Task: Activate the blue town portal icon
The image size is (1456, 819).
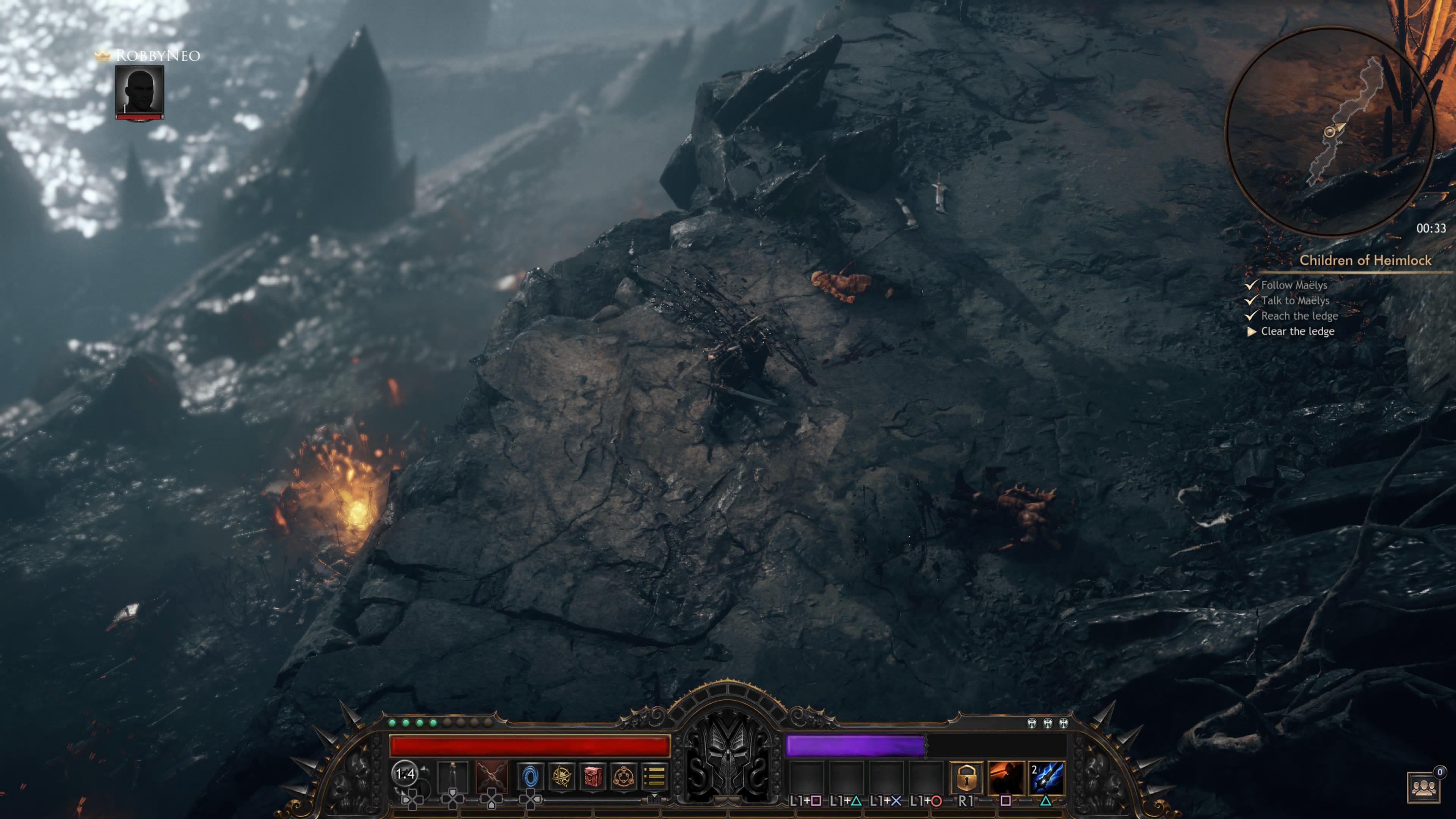Action: tap(530, 776)
